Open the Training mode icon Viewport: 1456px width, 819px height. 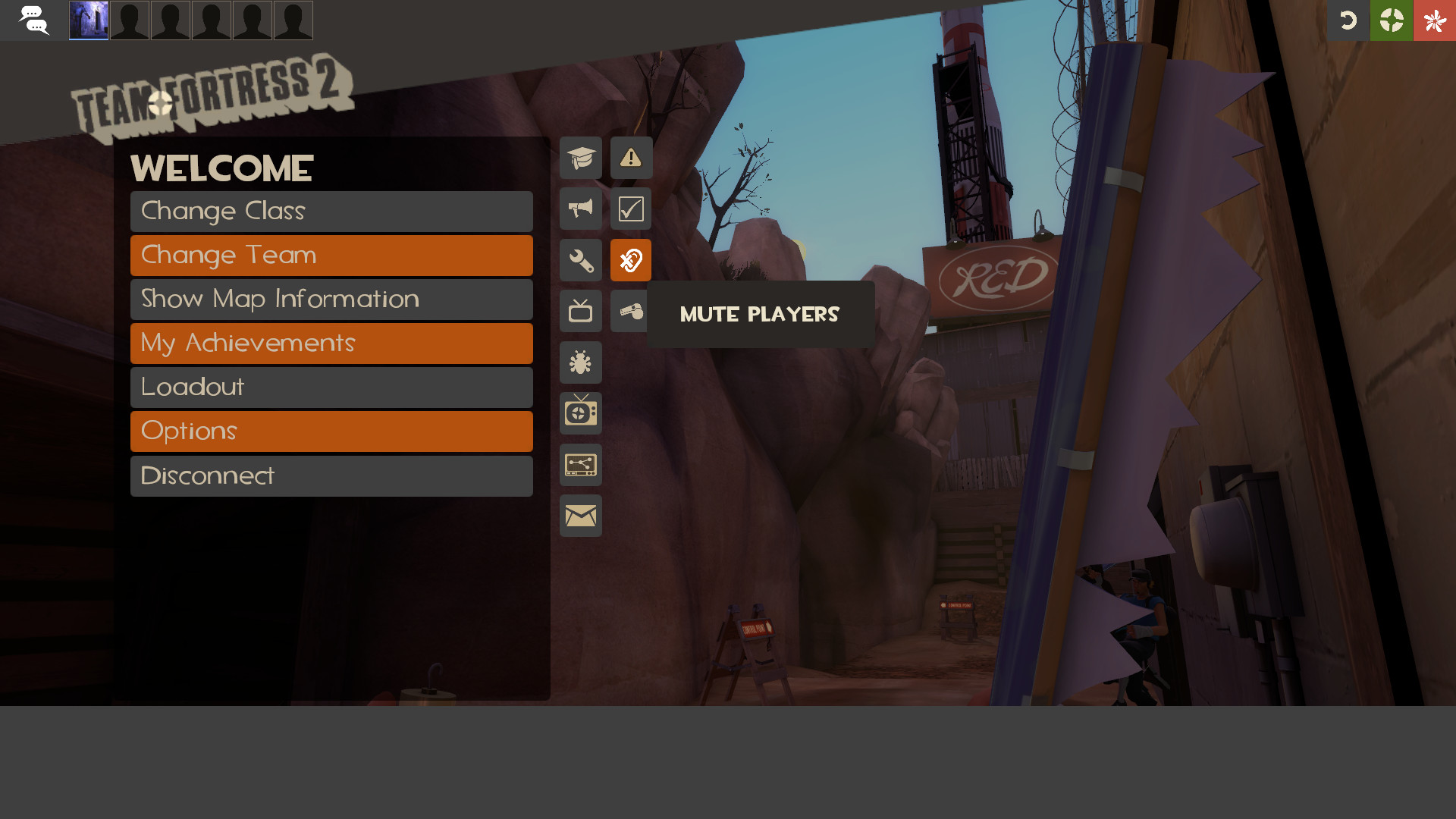click(x=580, y=158)
